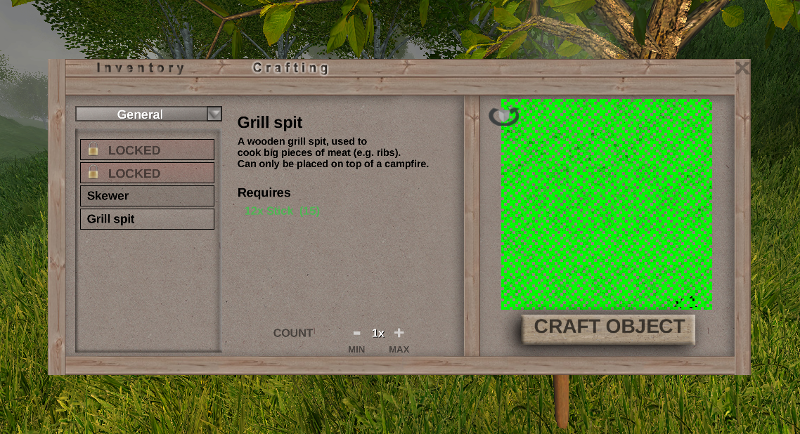Set craft count to MIN
Image resolution: width=800 pixels, height=434 pixels.
pyautogui.click(x=356, y=349)
